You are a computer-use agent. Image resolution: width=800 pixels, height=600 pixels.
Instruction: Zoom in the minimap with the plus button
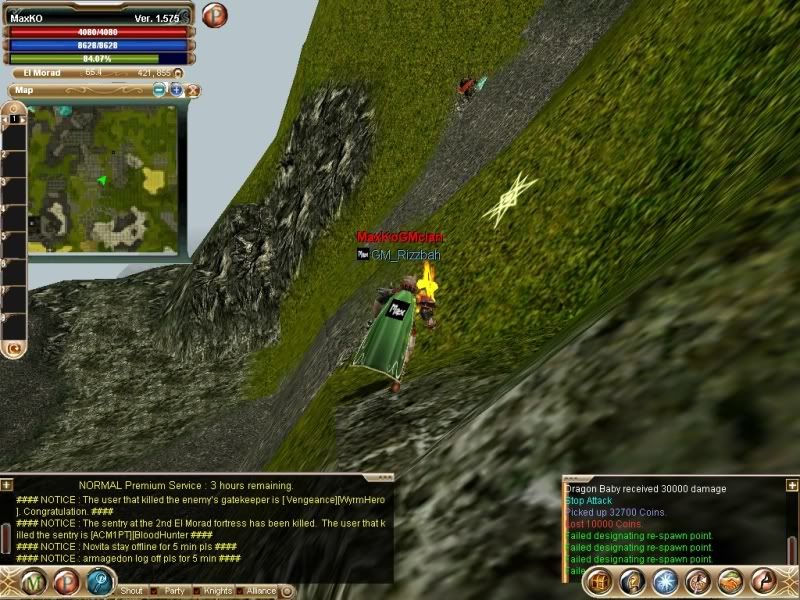[x=176, y=90]
